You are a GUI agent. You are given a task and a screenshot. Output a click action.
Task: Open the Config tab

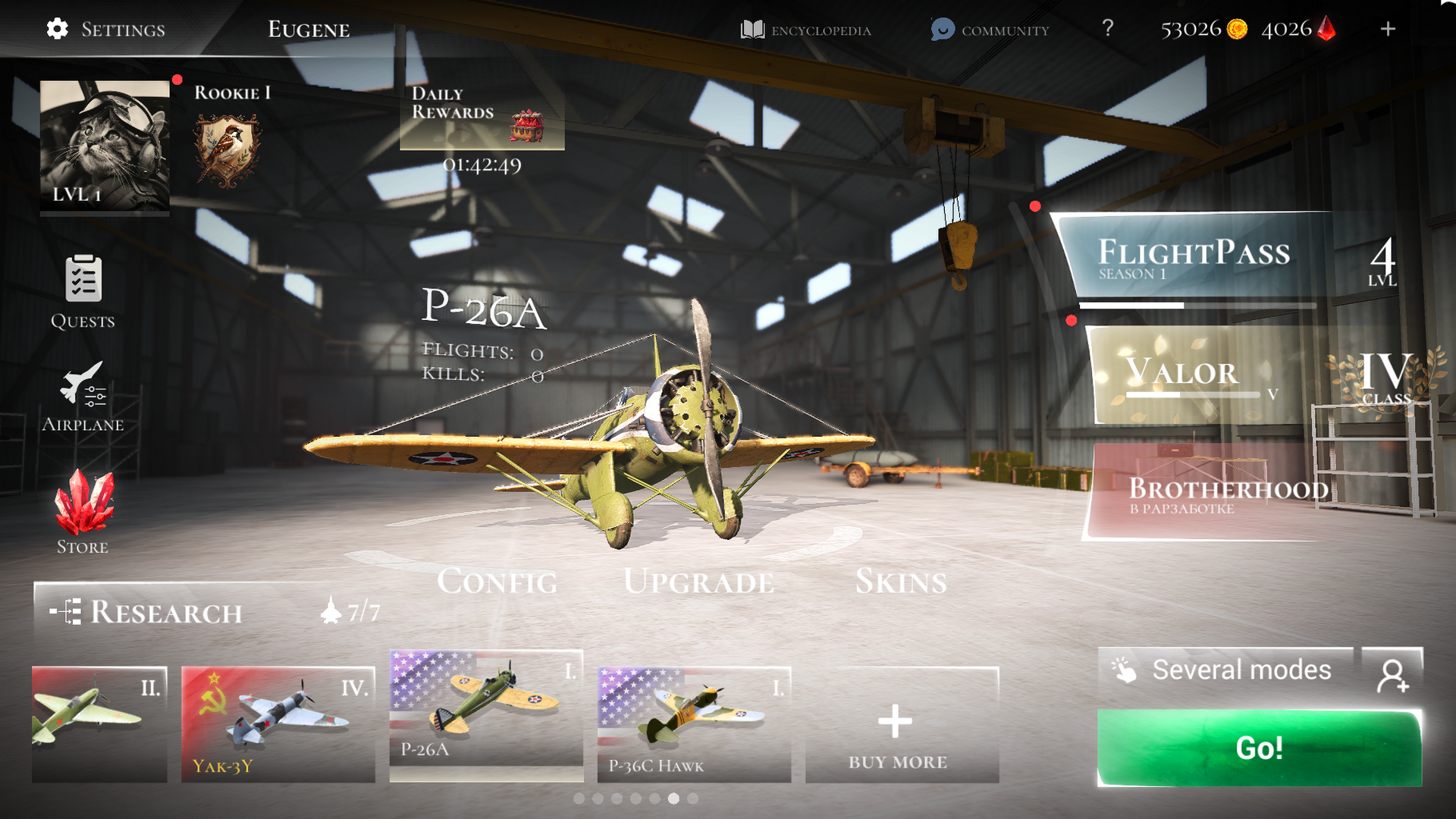(499, 582)
